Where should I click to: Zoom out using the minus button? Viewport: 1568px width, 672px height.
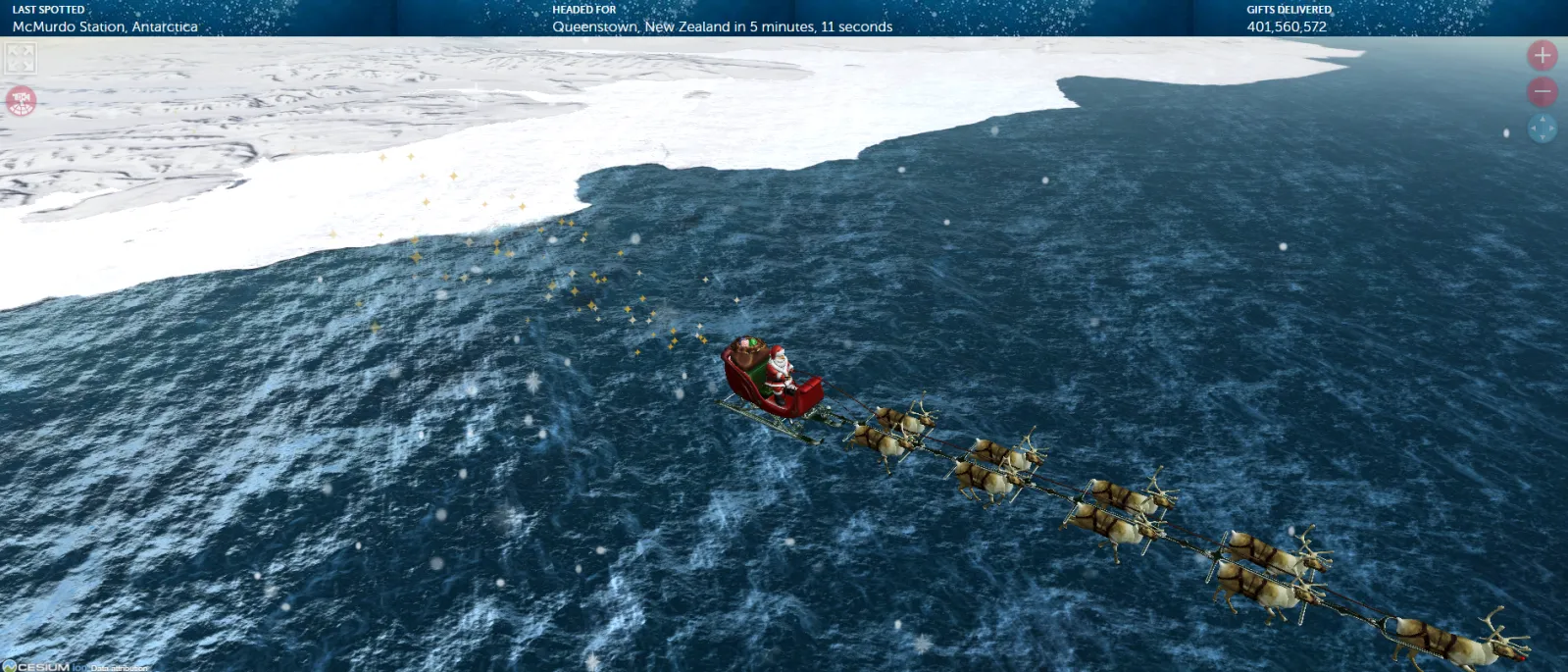(x=1542, y=92)
